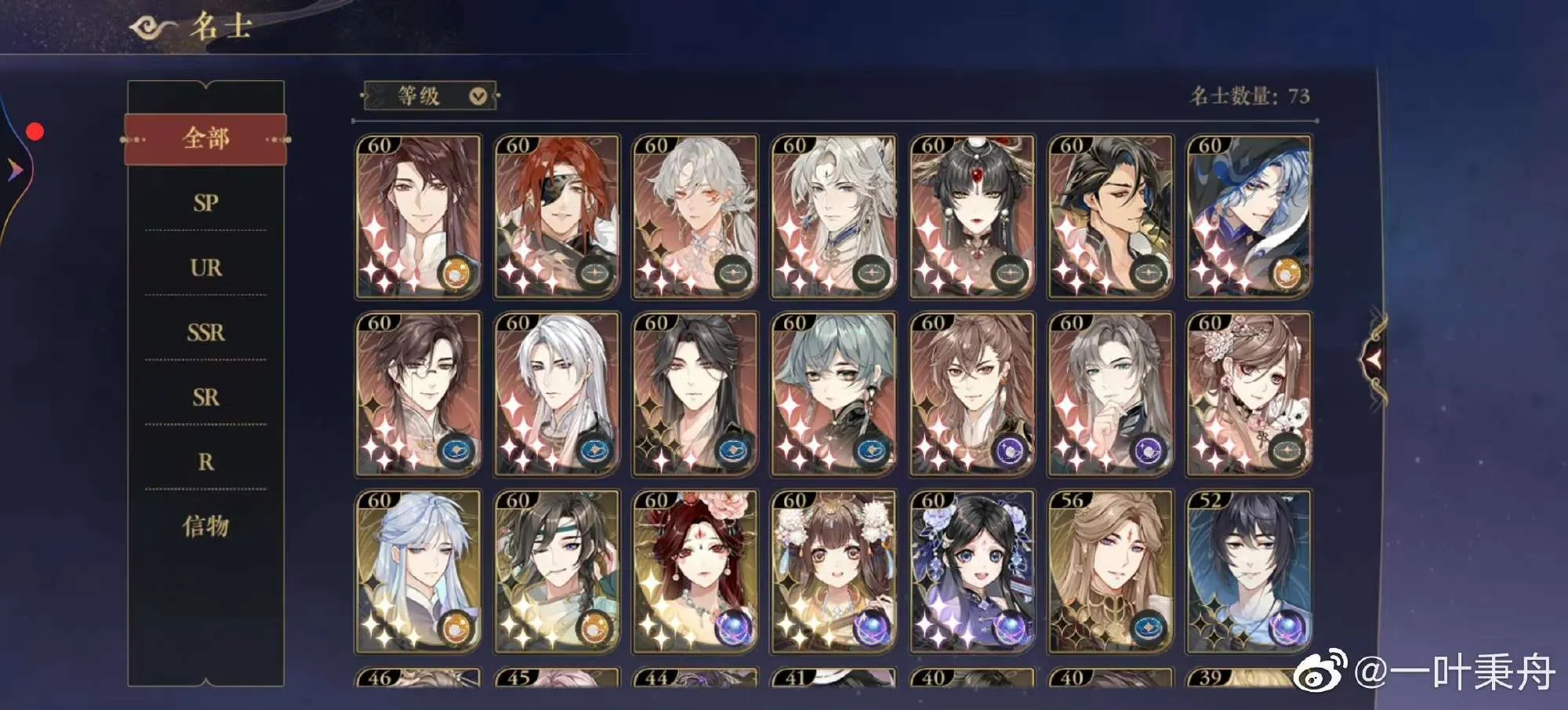The height and width of the screenshot is (710, 1568).
Task: Switch to the SP filter tab
Action: coord(205,202)
